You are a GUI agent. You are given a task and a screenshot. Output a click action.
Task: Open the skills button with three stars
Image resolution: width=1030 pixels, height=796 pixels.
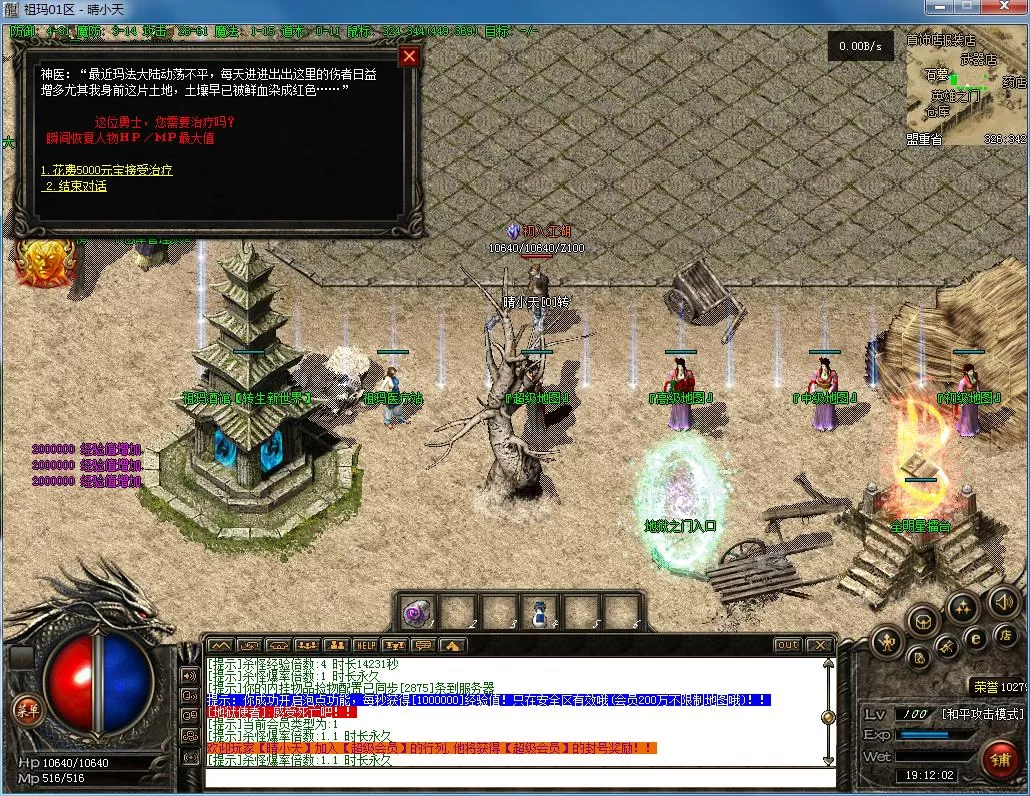[963, 607]
